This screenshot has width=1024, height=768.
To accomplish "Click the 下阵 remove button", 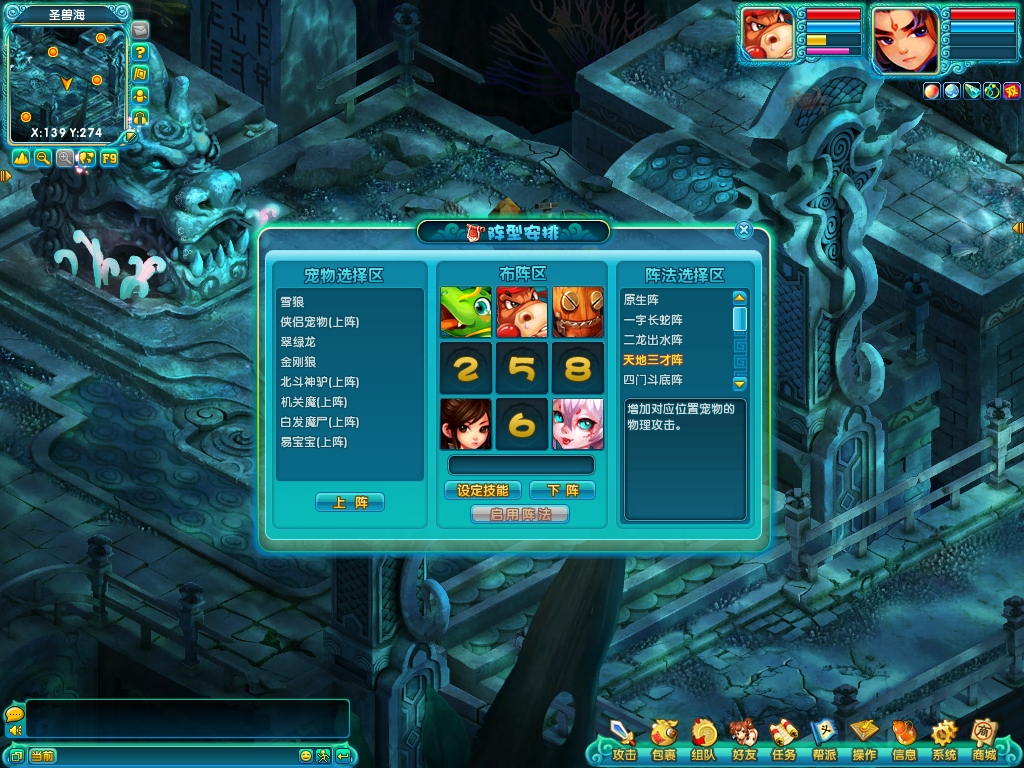I will tap(561, 490).
